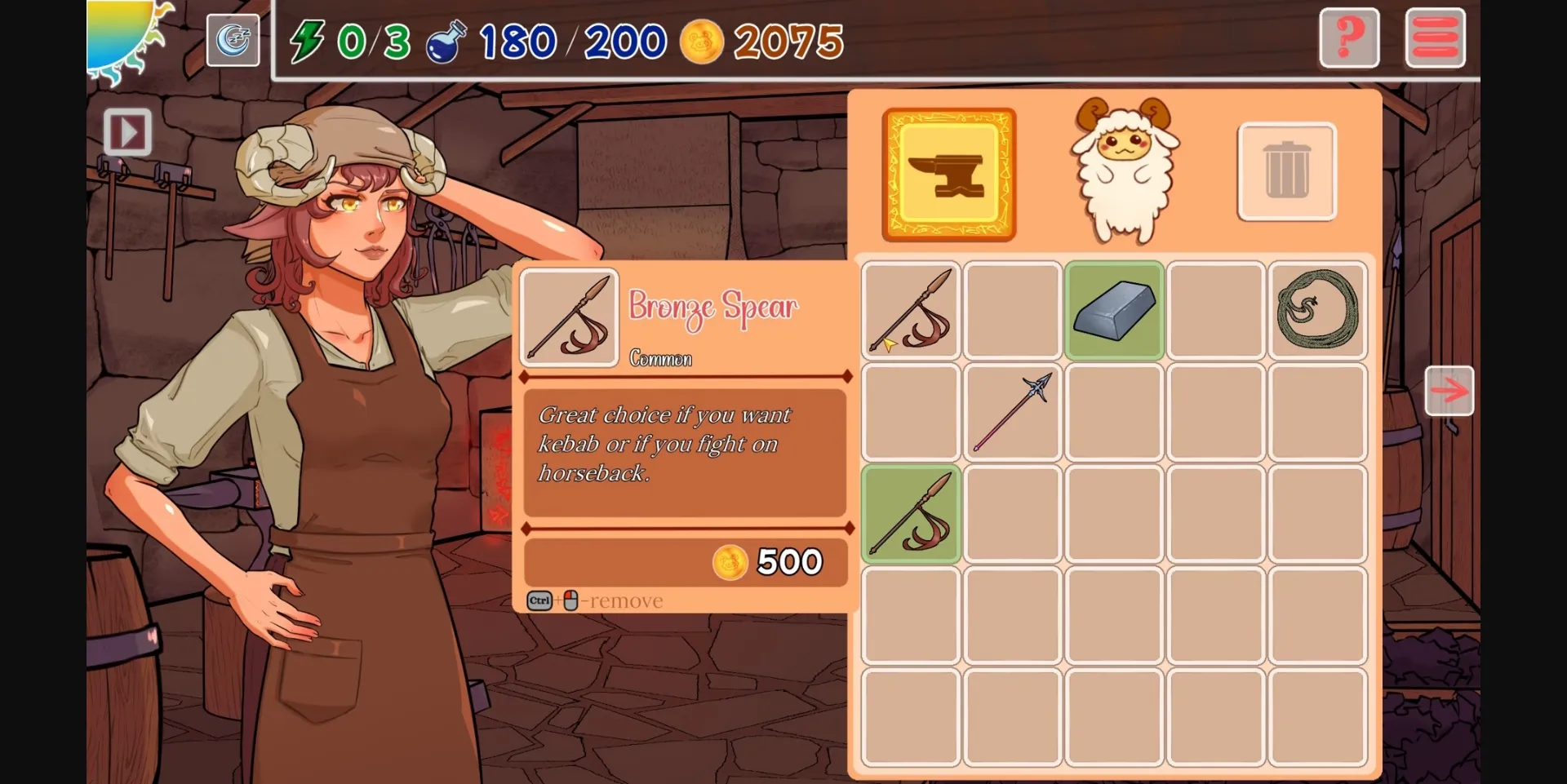
Task: Click the 500 coin price display
Action: (x=769, y=561)
